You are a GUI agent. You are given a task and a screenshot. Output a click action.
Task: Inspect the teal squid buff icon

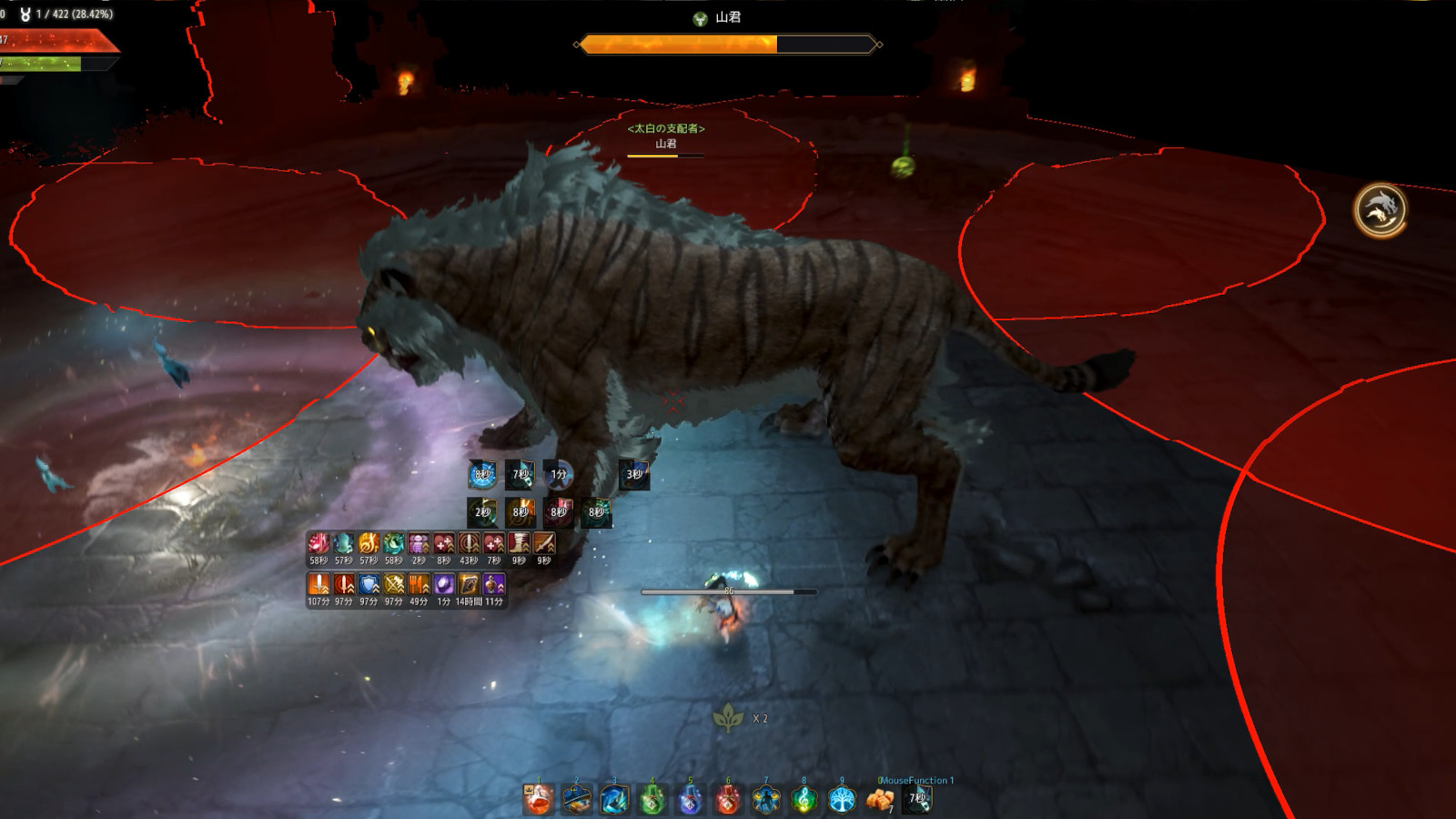pos(343,543)
